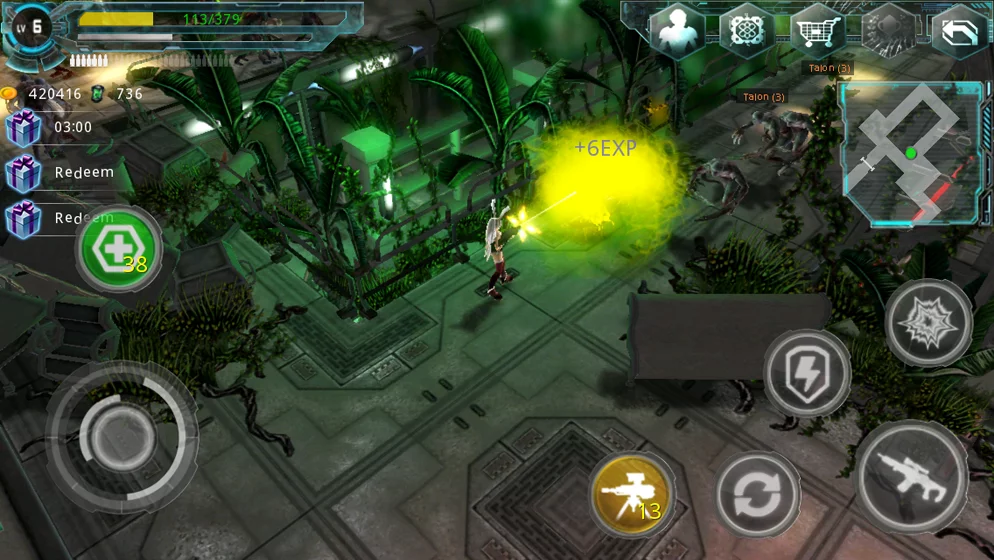Open the character profile icon
The height and width of the screenshot is (560, 994).
pos(677,31)
